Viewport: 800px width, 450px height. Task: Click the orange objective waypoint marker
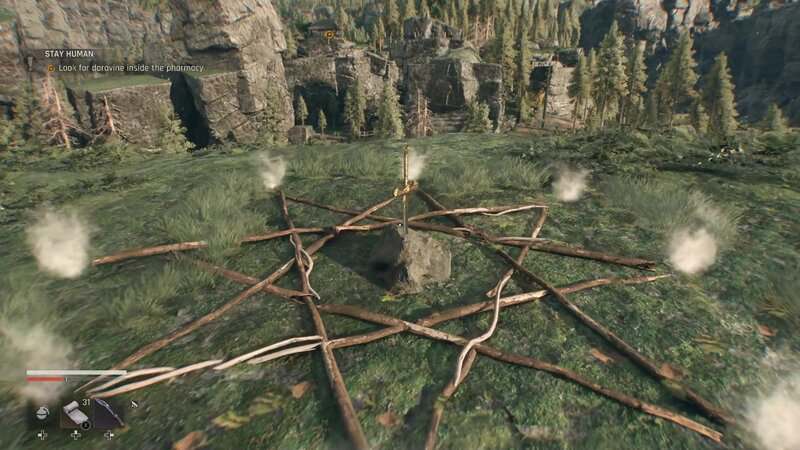pyautogui.click(x=328, y=34)
